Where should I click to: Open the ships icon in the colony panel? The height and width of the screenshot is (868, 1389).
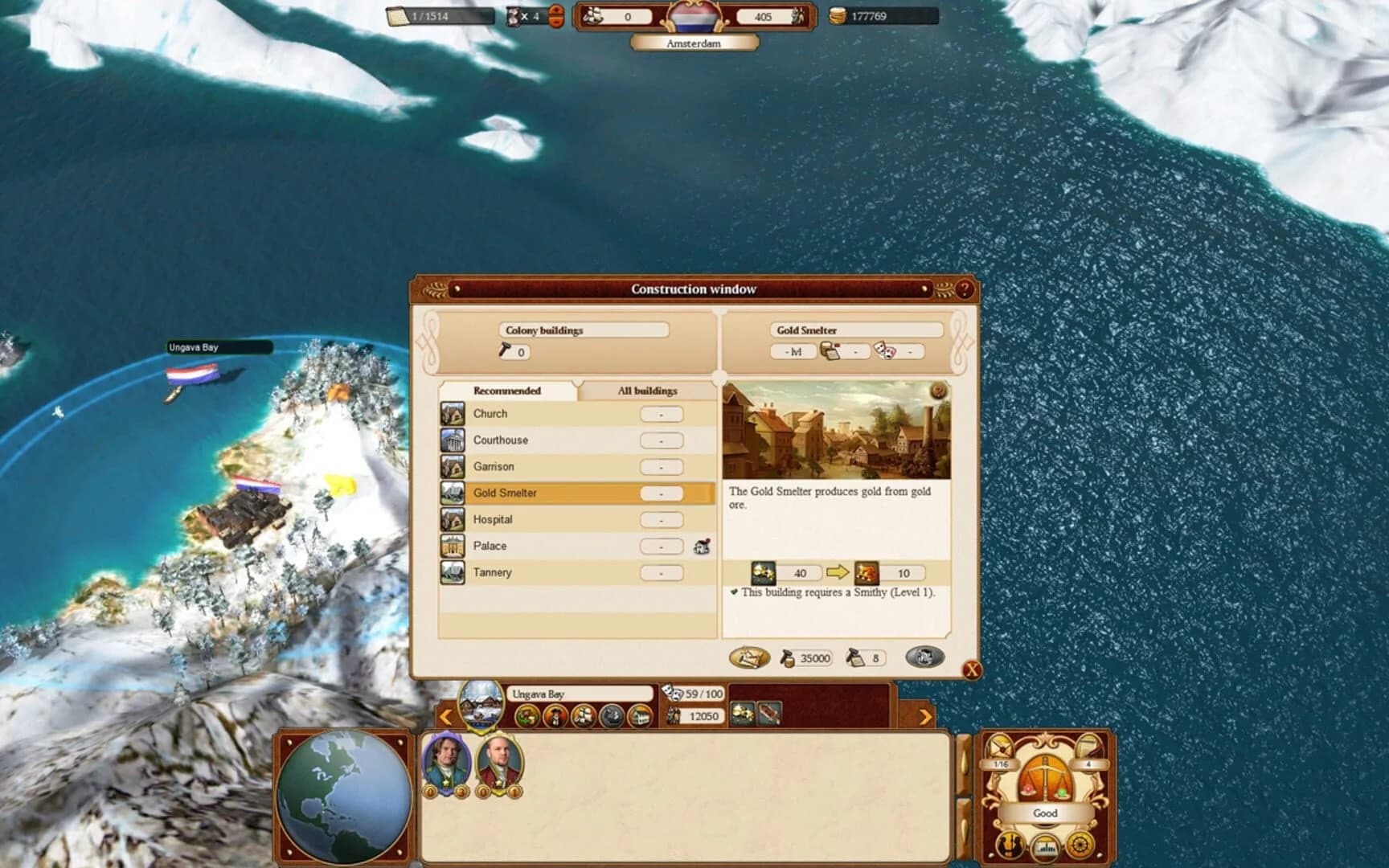point(584,715)
